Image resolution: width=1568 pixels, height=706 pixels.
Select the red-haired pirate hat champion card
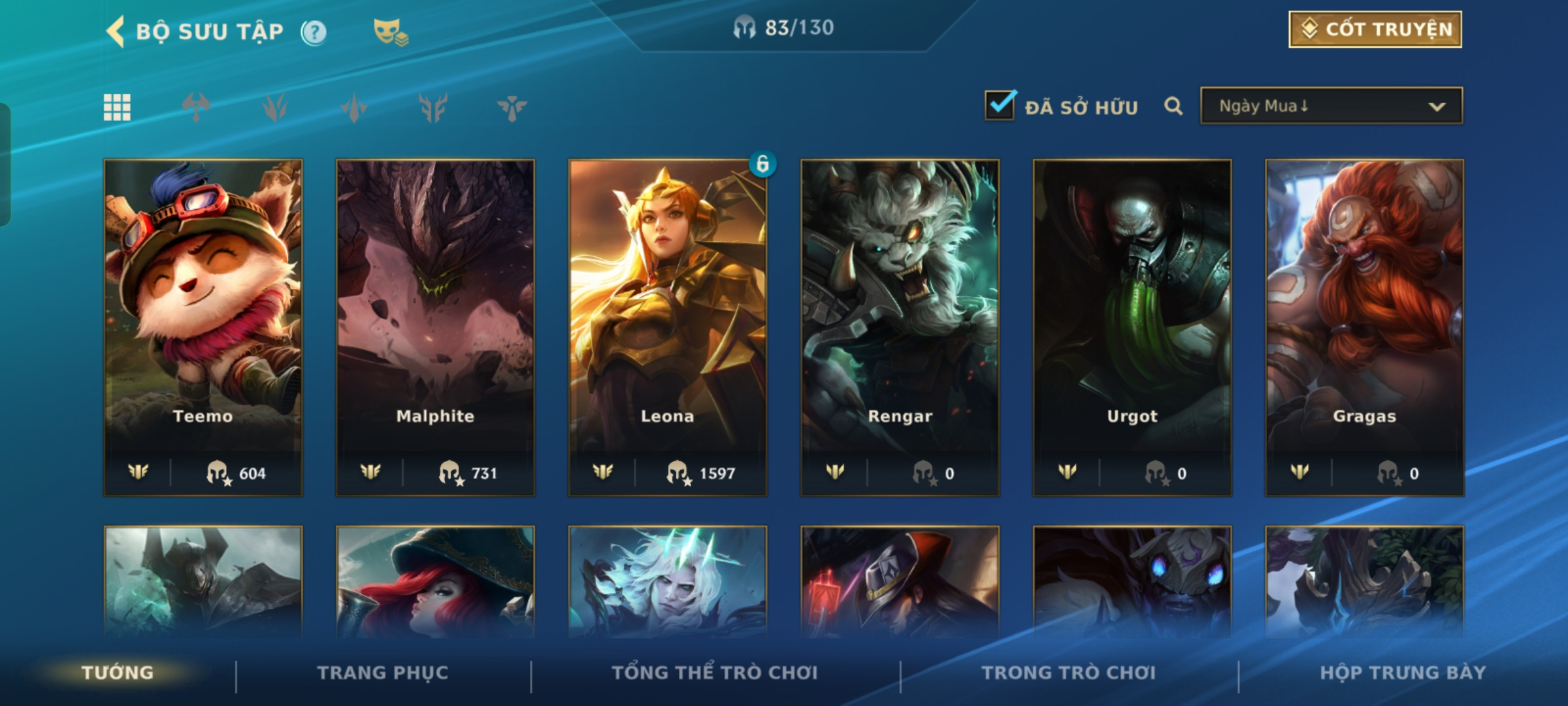pos(435,582)
